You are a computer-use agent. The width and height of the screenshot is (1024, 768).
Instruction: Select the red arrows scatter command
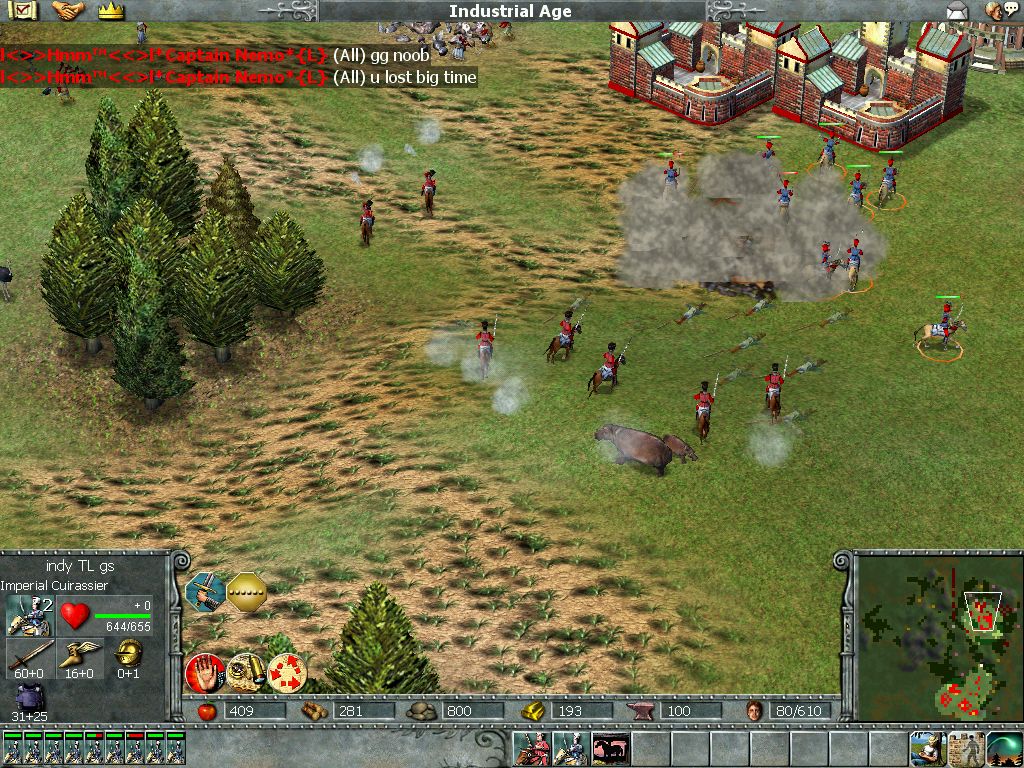point(288,671)
